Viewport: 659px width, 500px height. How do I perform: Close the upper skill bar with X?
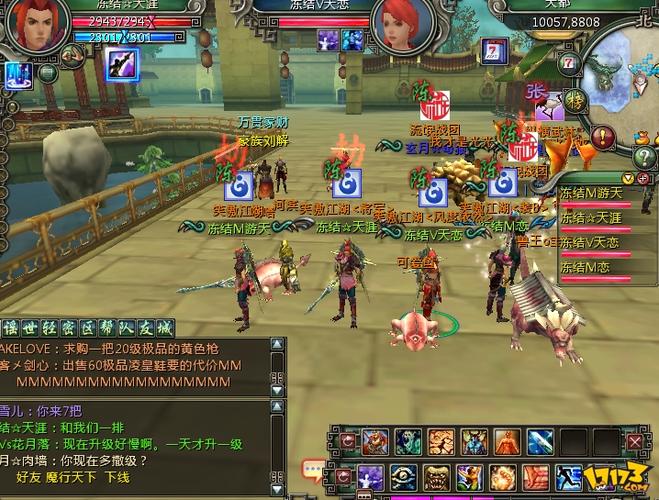[634, 441]
